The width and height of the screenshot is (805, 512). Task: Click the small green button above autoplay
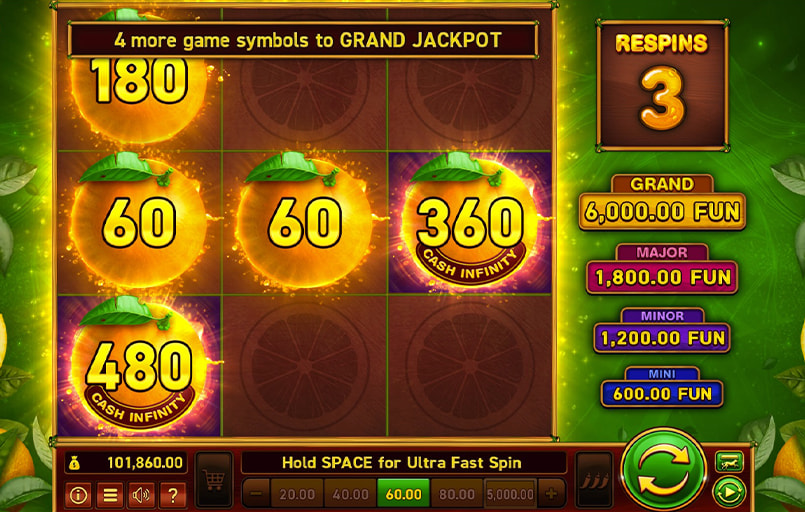pos(729,461)
